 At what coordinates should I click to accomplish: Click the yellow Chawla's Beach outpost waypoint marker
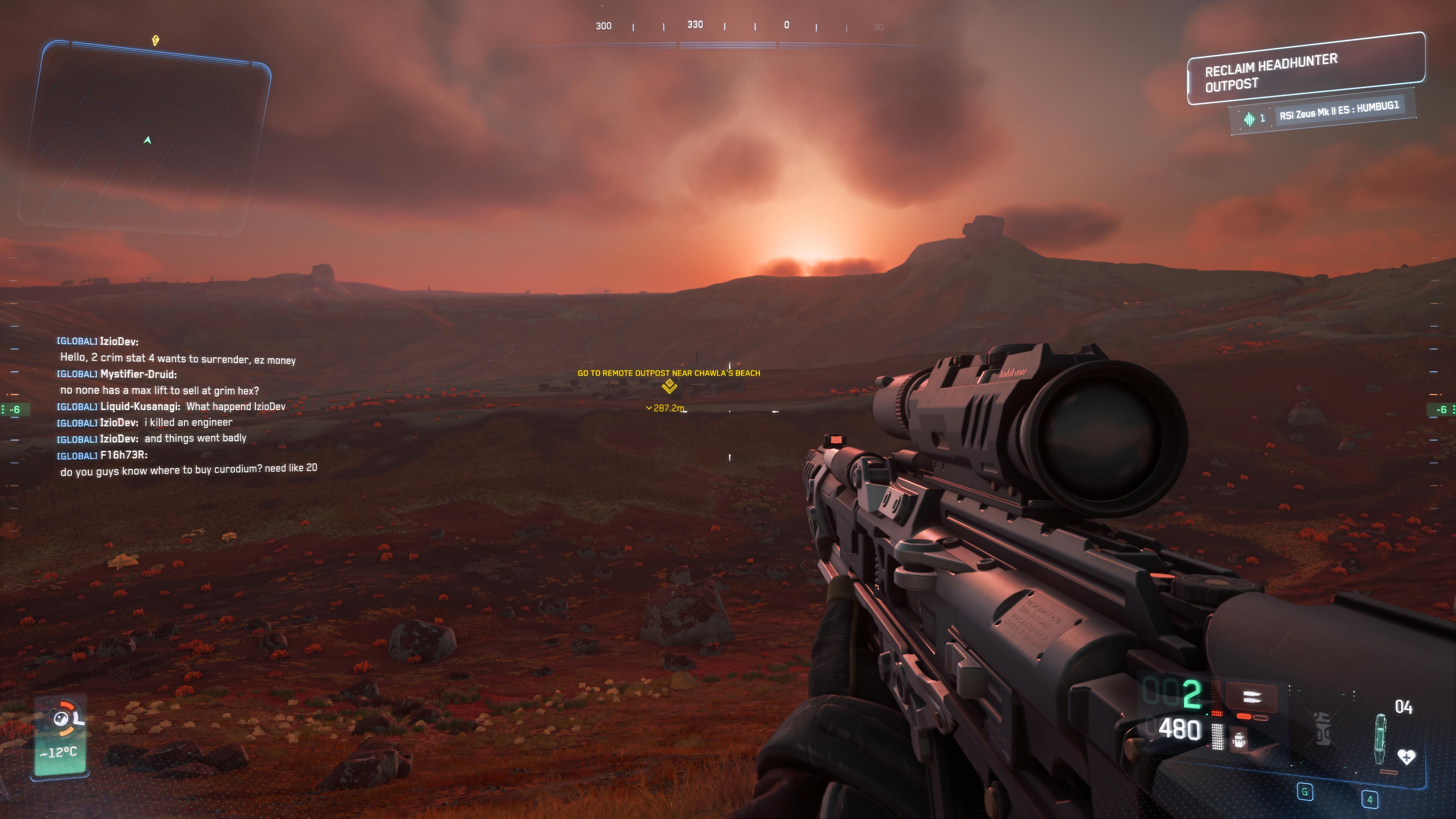click(x=669, y=386)
